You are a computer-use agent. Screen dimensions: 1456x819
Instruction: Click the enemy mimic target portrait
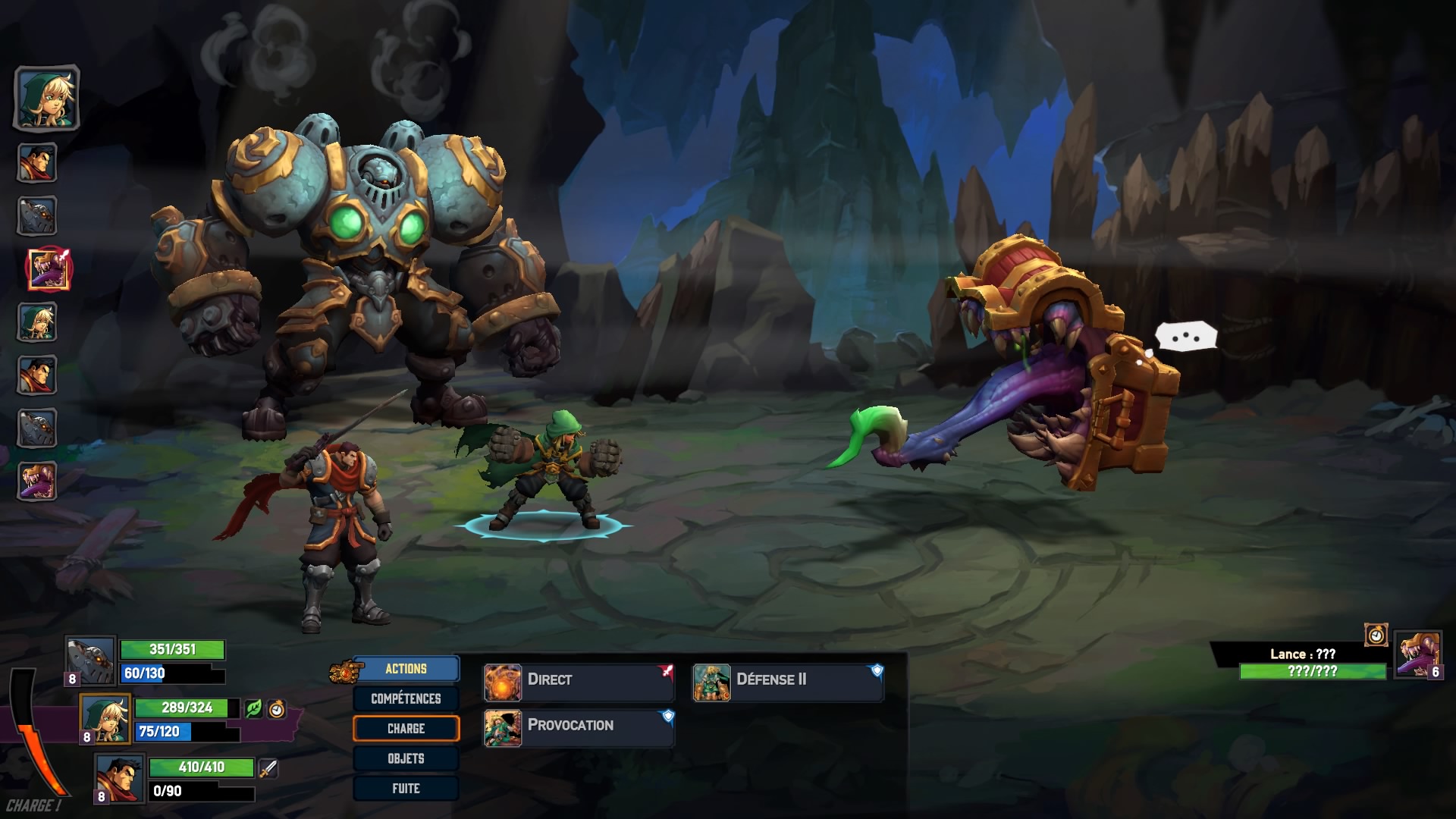tap(1417, 654)
